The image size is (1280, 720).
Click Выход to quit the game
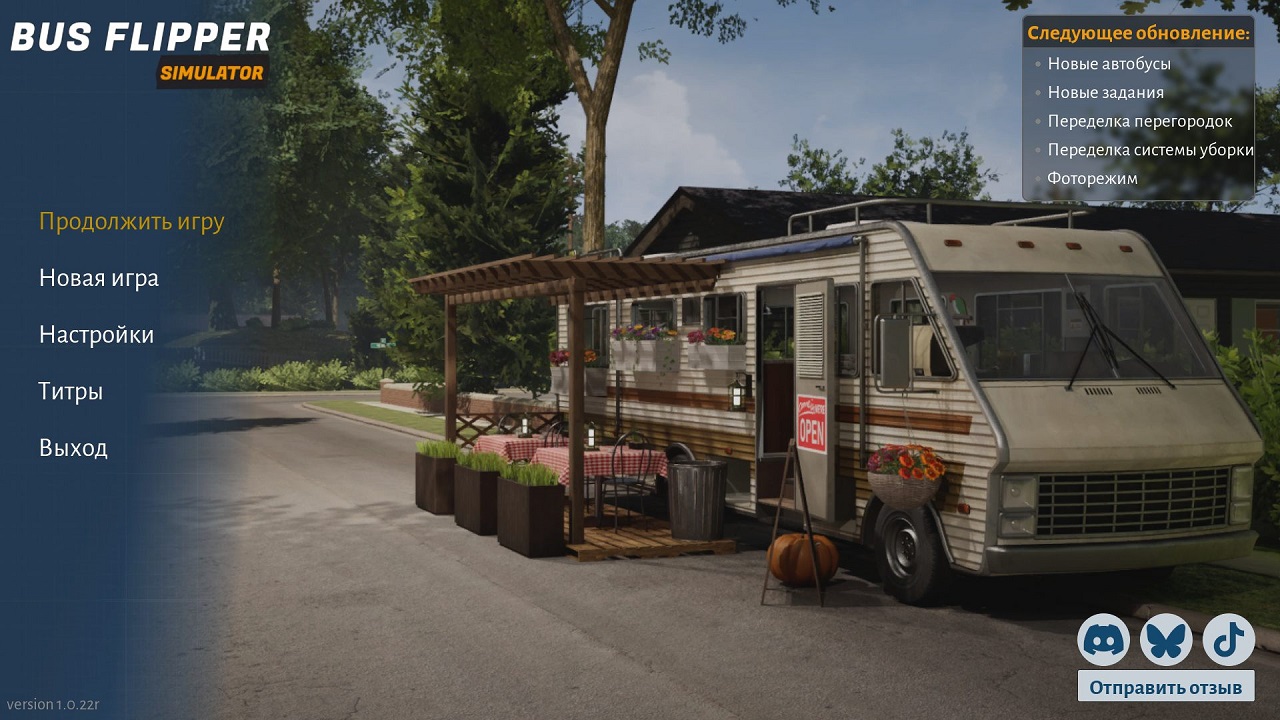point(73,447)
